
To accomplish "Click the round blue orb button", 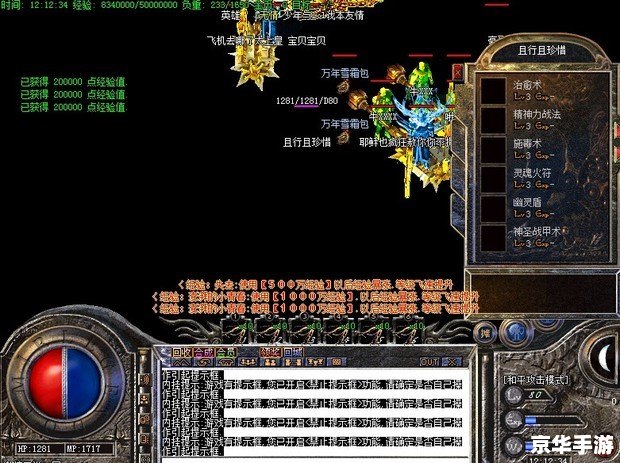I will click(516, 333).
